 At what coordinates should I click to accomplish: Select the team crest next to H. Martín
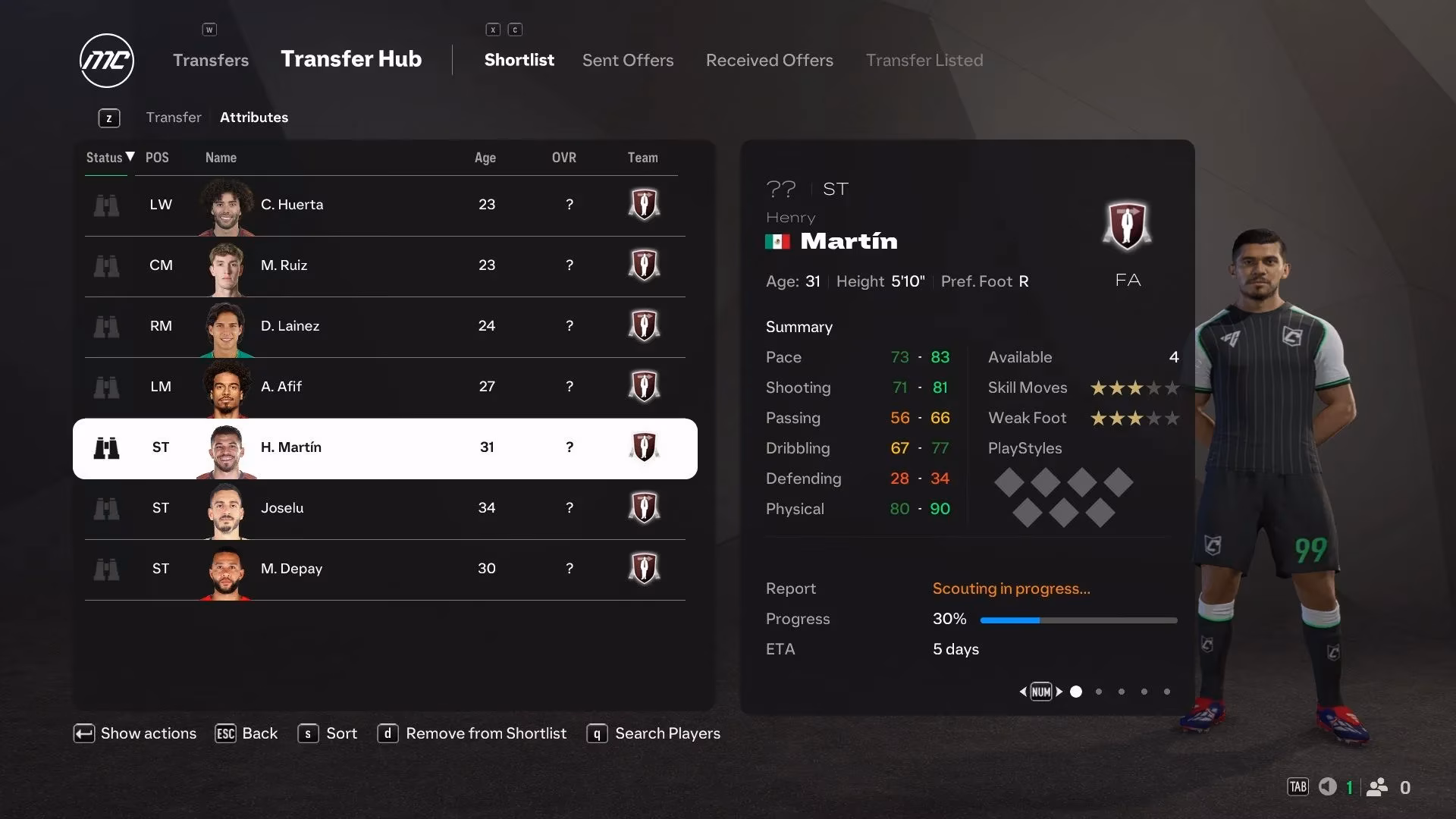click(643, 447)
